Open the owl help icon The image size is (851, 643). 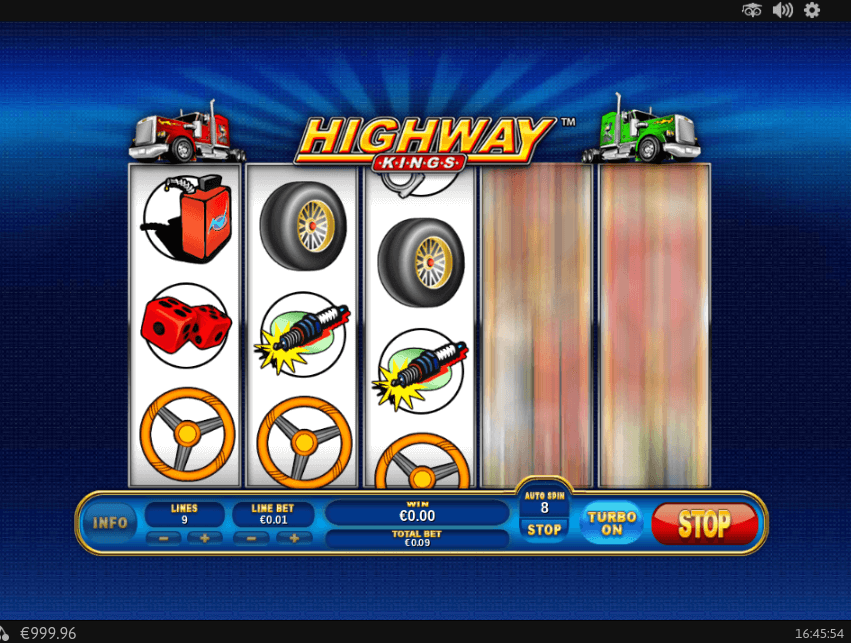click(752, 10)
